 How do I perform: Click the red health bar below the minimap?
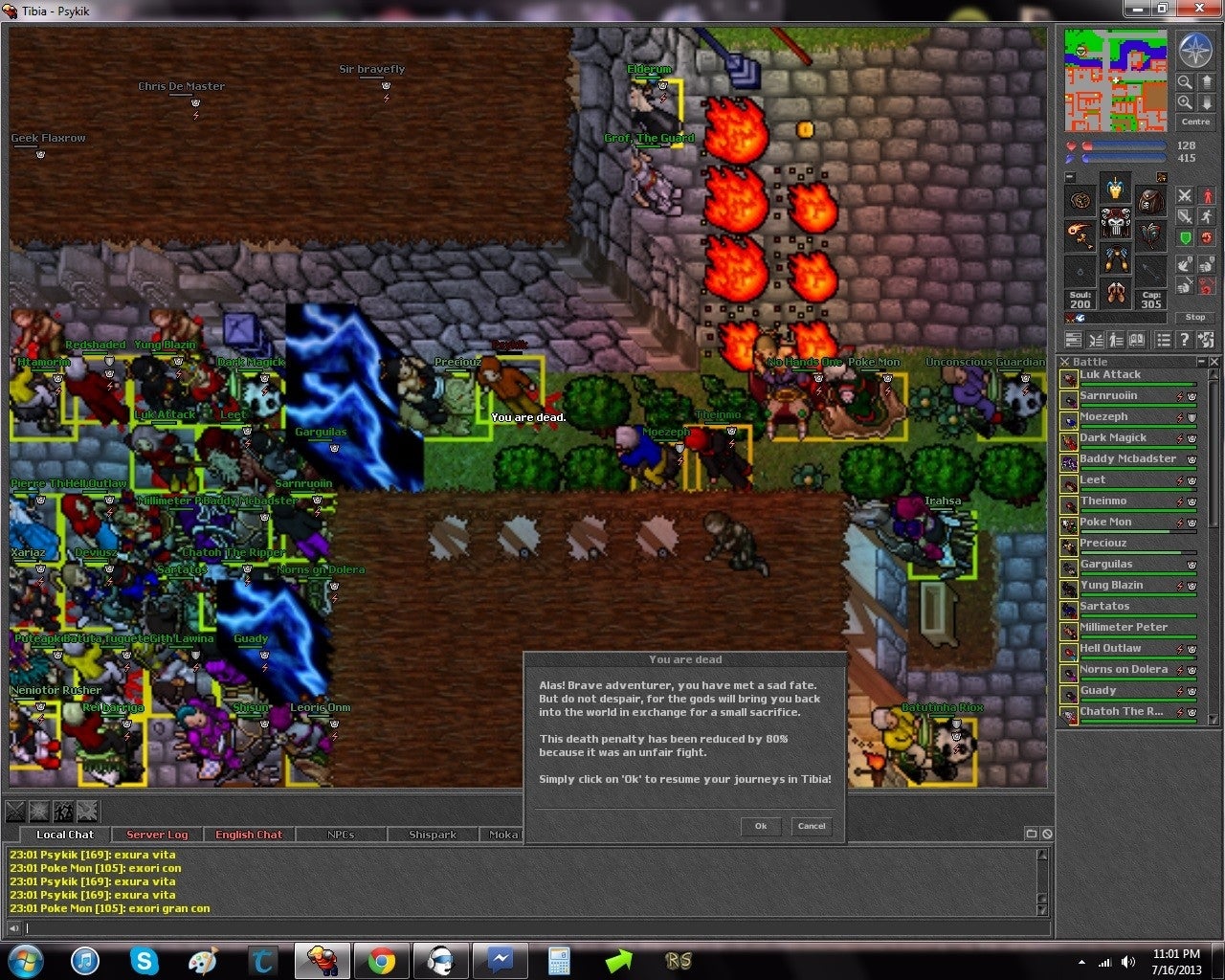pyautogui.click(x=1124, y=145)
